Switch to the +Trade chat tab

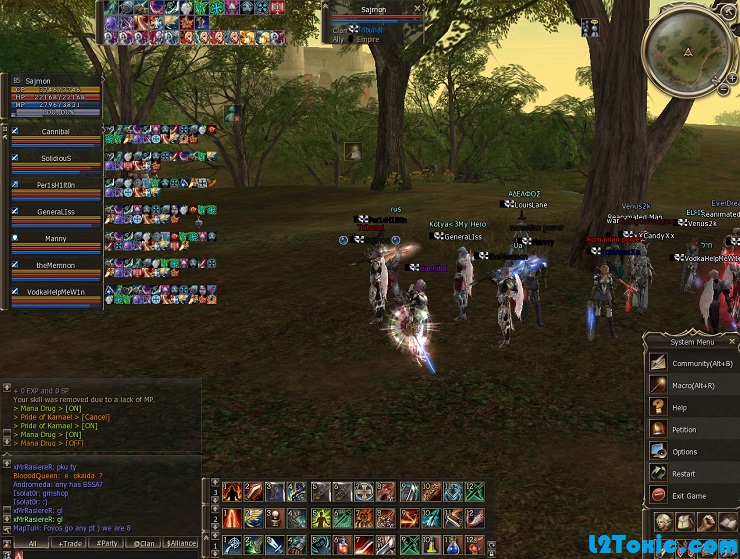pyautogui.click(x=69, y=543)
